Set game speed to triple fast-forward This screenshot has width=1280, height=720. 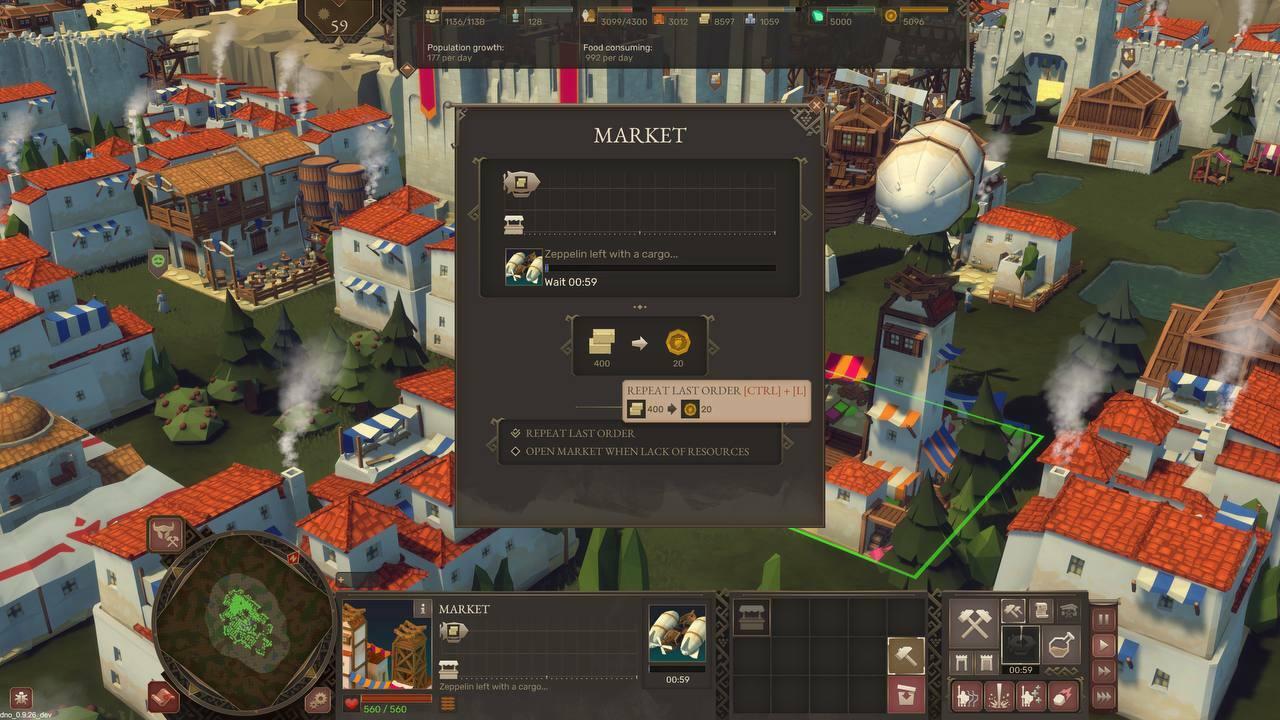click(1103, 696)
